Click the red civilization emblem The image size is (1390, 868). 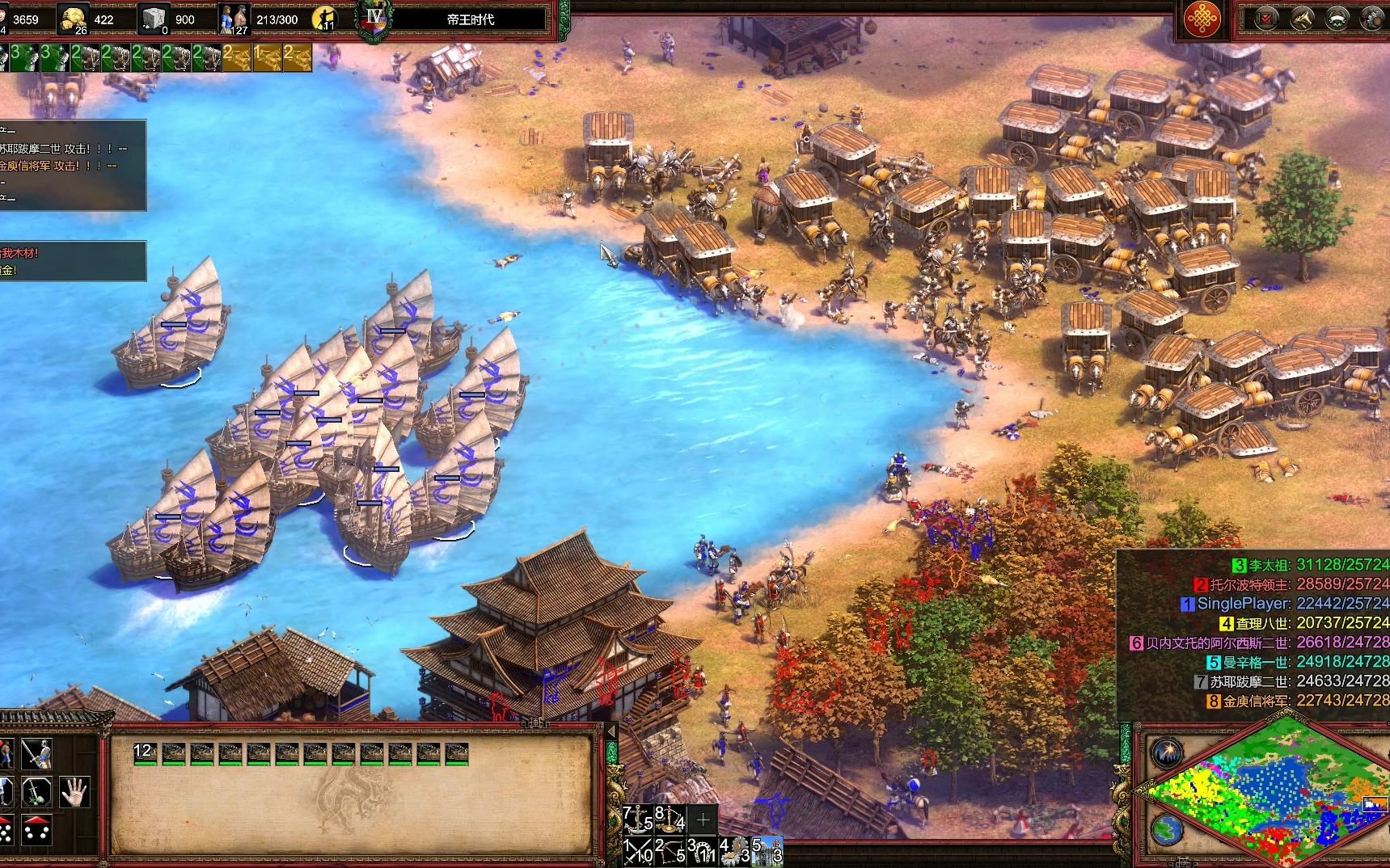click(x=1202, y=19)
